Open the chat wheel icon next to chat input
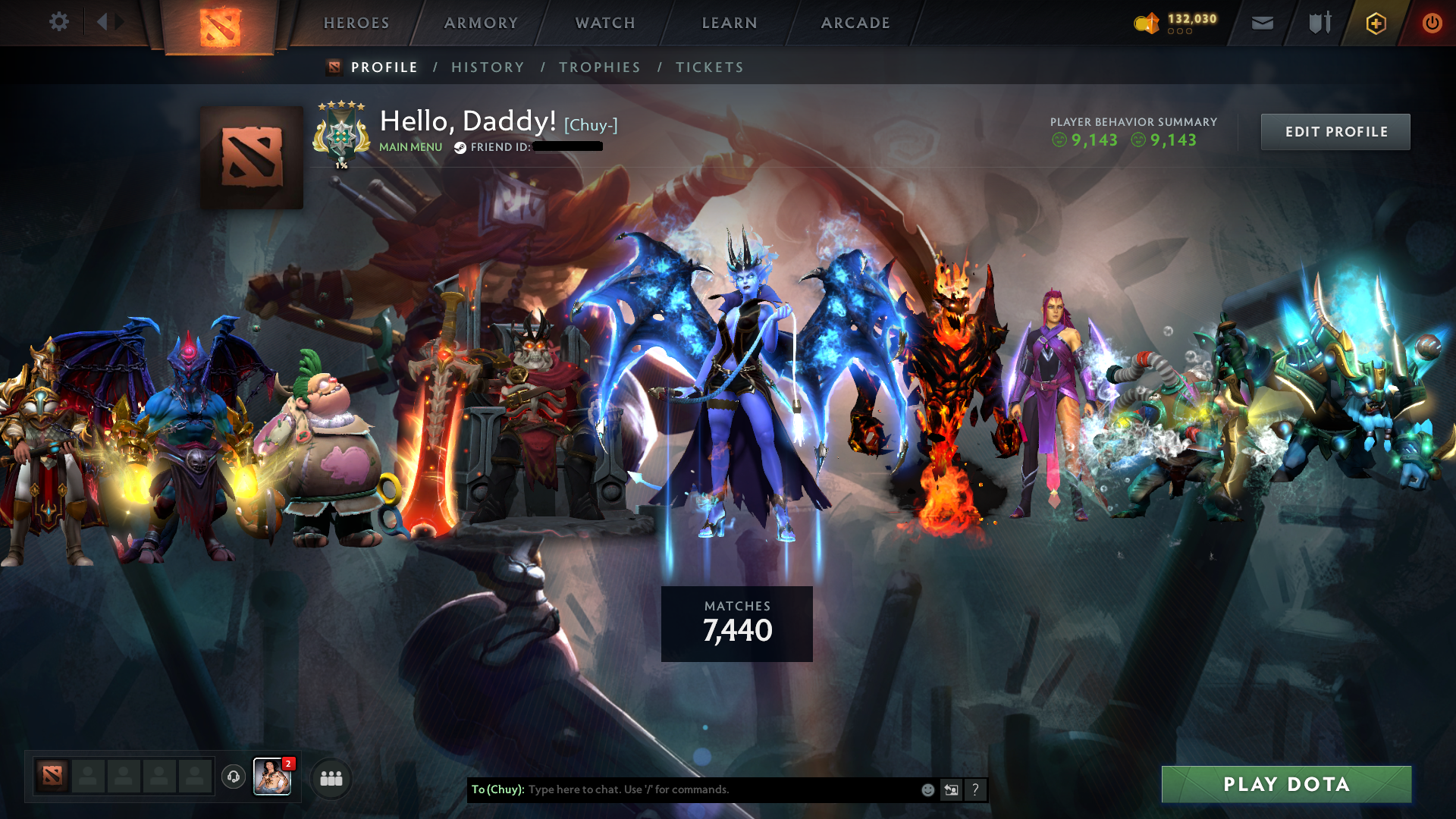The width and height of the screenshot is (1456, 819). 951,789
